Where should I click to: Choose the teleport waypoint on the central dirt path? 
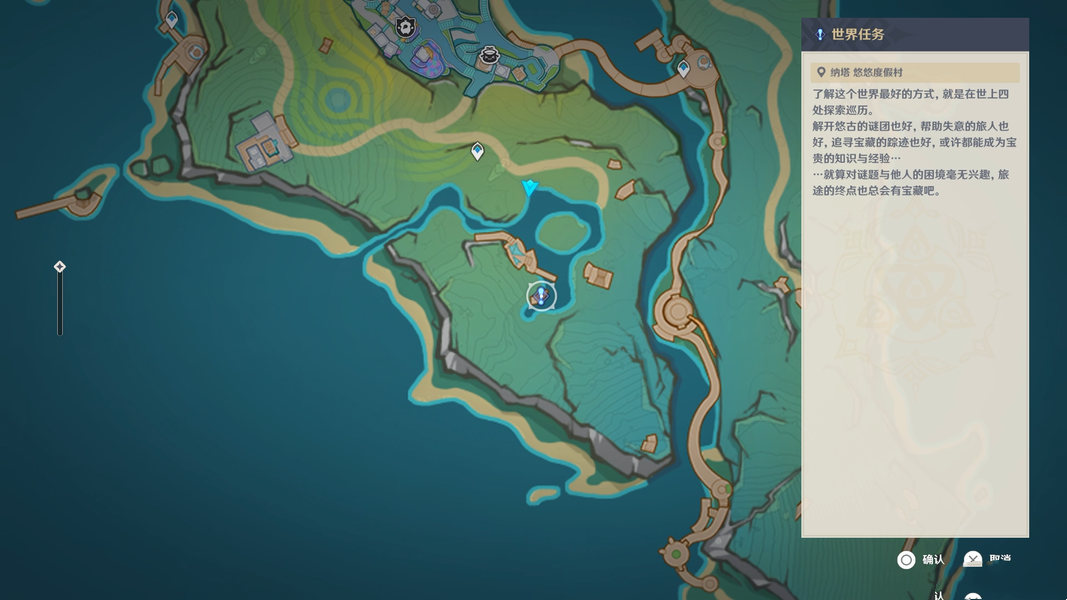pos(478,151)
